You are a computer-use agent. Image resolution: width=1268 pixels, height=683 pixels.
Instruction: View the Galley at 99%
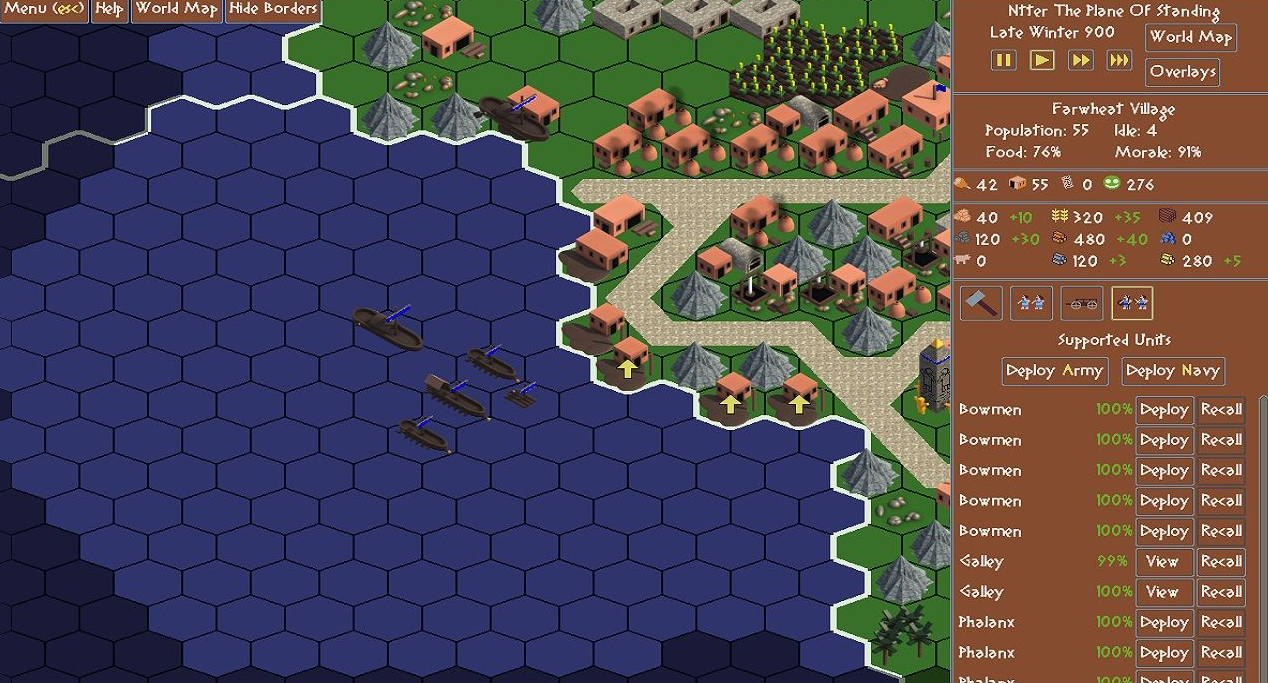pos(1163,562)
